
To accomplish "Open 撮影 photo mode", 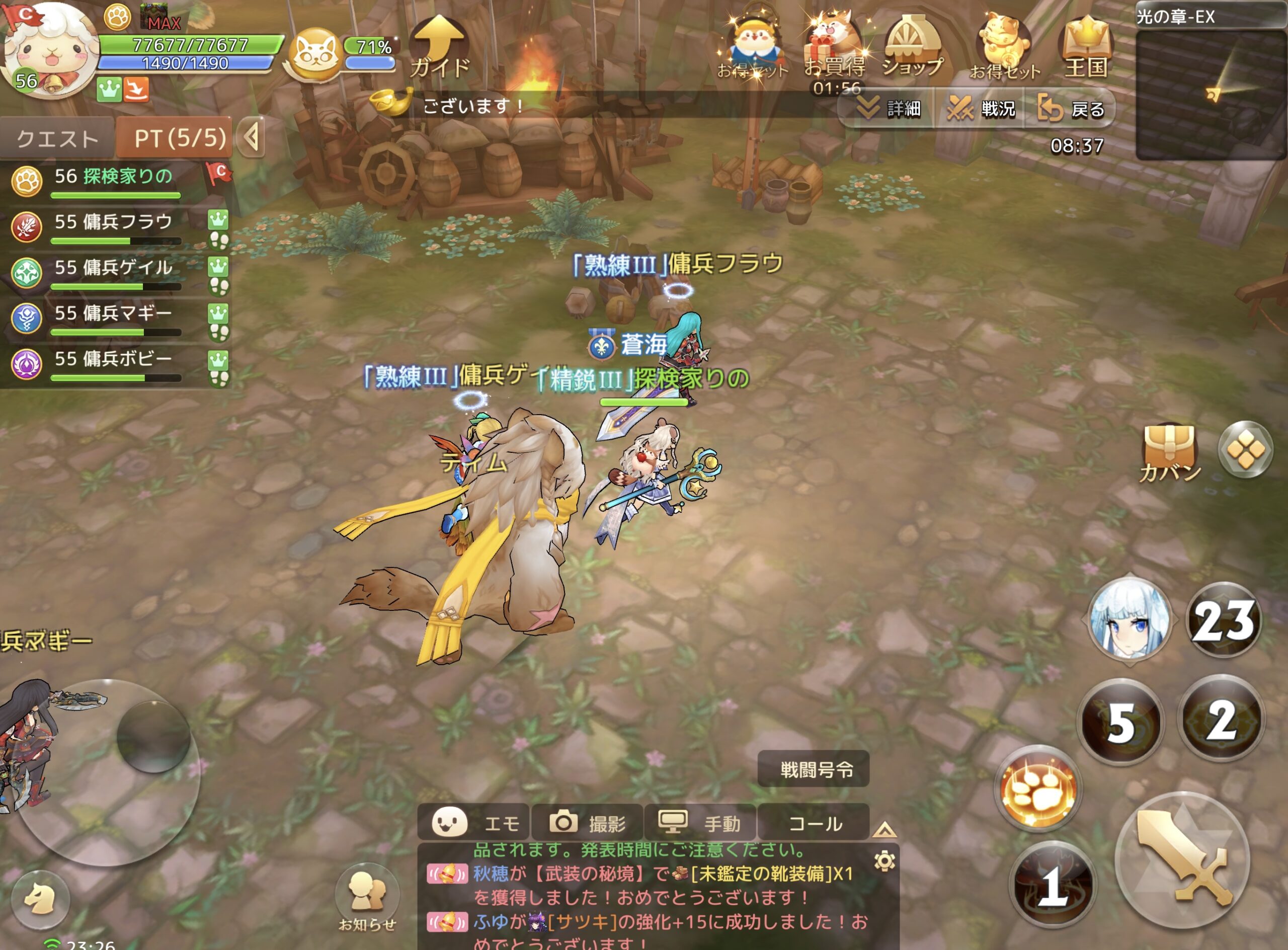I will tap(587, 823).
